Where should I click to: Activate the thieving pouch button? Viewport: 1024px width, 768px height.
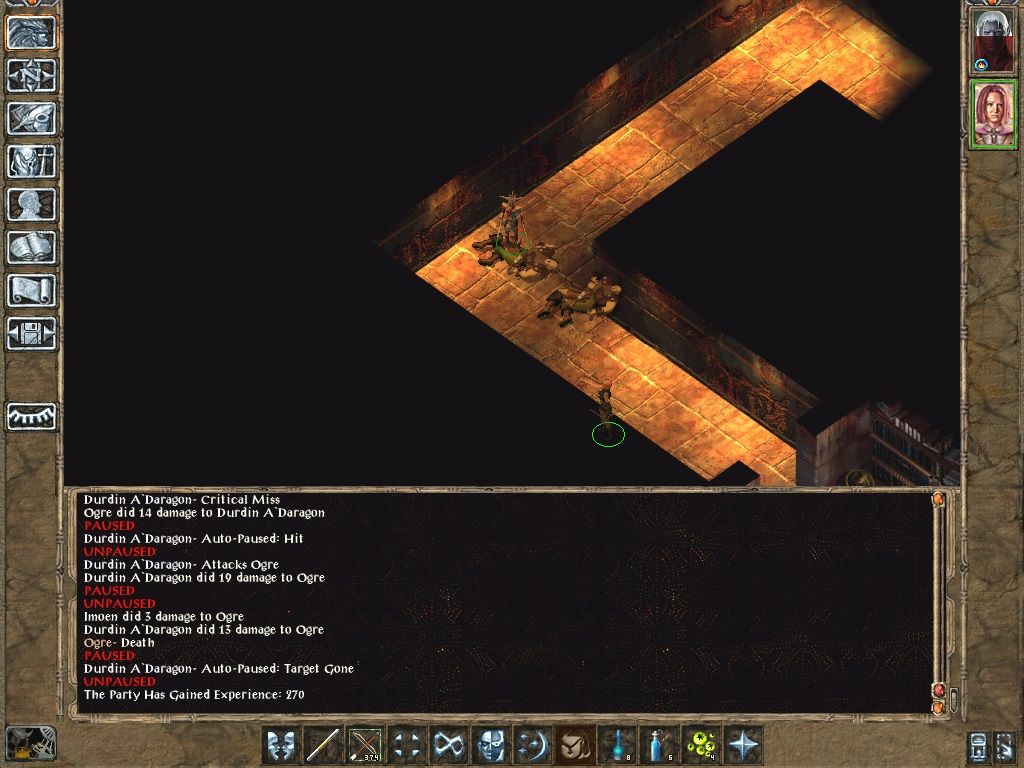point(575,745)
